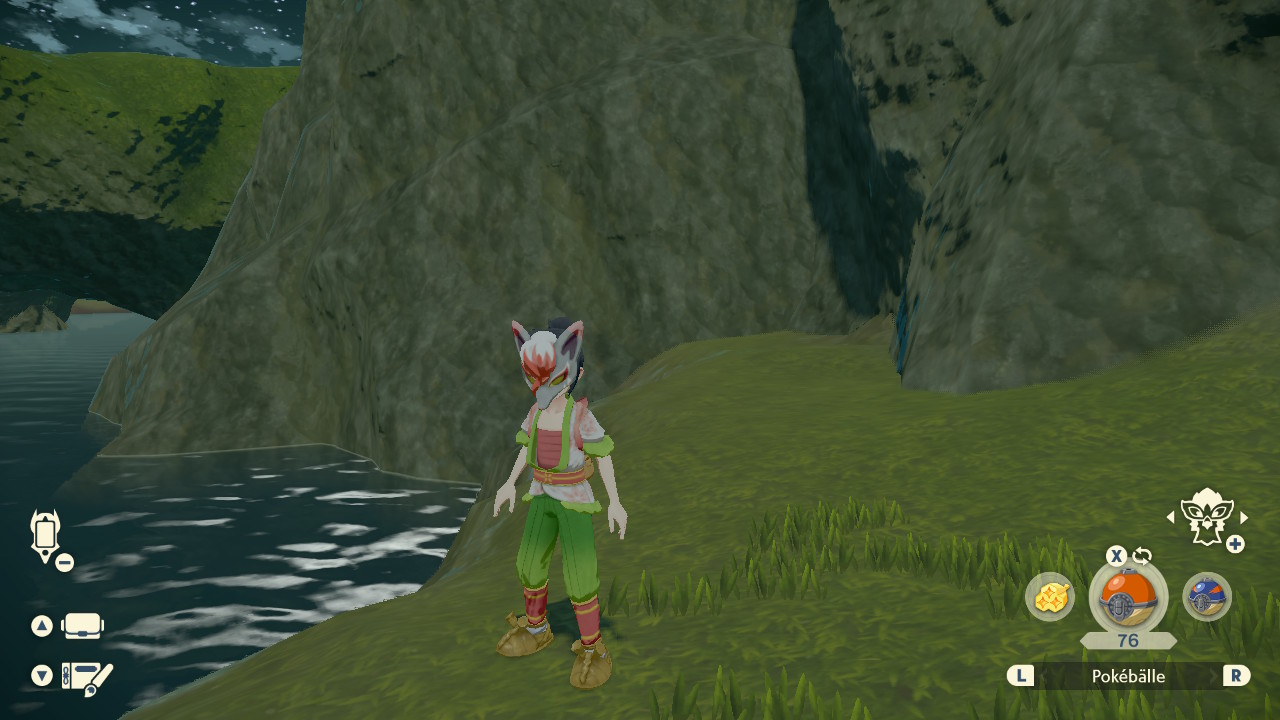Open the Pokédex notebook and brush icon
Screen dimensions: 1280x720
[86, 677]
